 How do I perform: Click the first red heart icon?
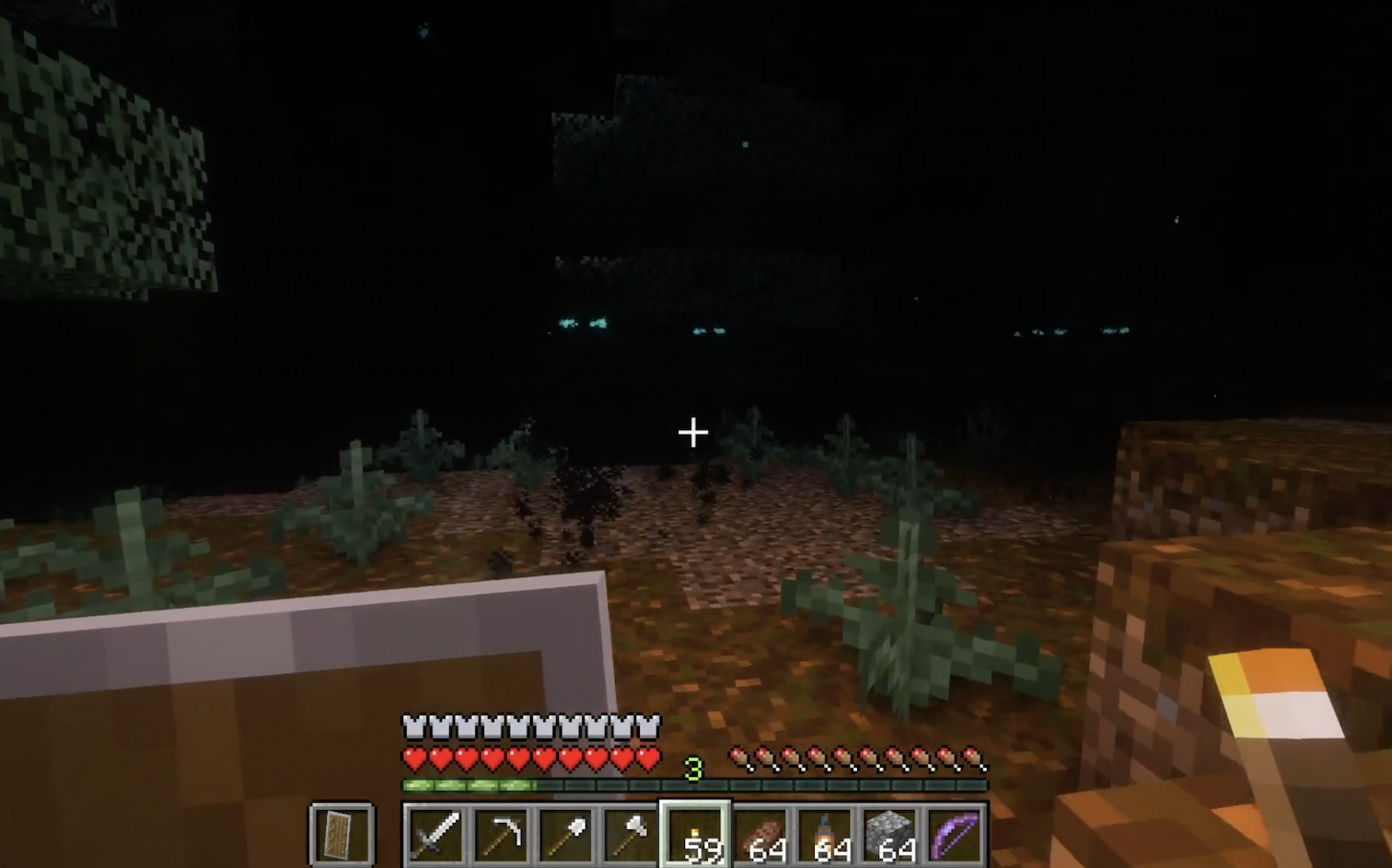click(x=413, y=757)
